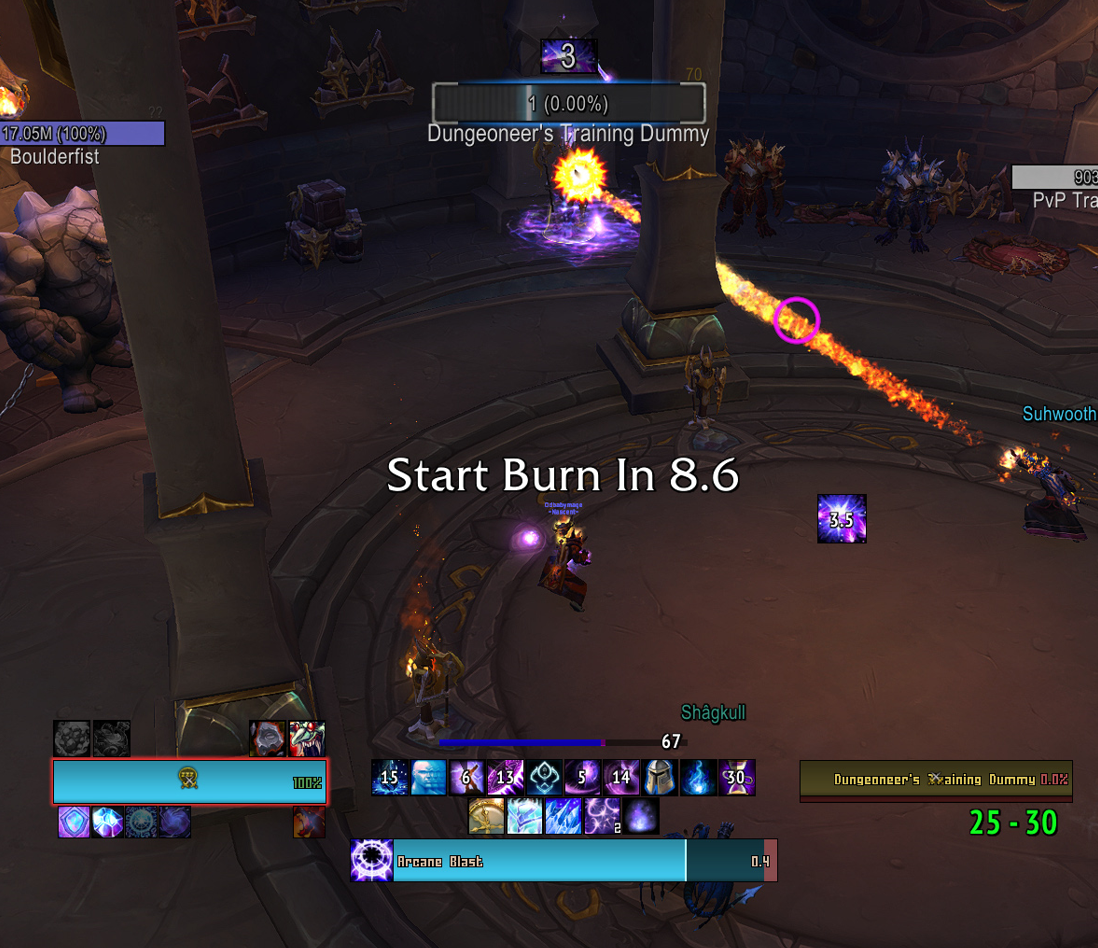Activate the hourglass ability showing 30
The width and height of the screenshot is (1098, 948).
pos(737,777)
